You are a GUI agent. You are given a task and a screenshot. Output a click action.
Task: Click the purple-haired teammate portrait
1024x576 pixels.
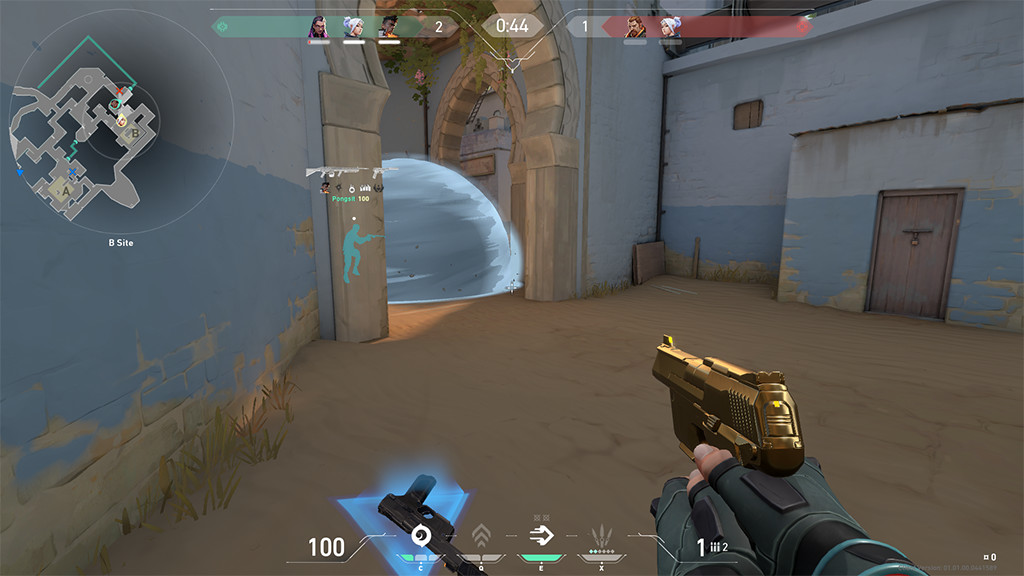pyautogui.click(x=318, y=27)
